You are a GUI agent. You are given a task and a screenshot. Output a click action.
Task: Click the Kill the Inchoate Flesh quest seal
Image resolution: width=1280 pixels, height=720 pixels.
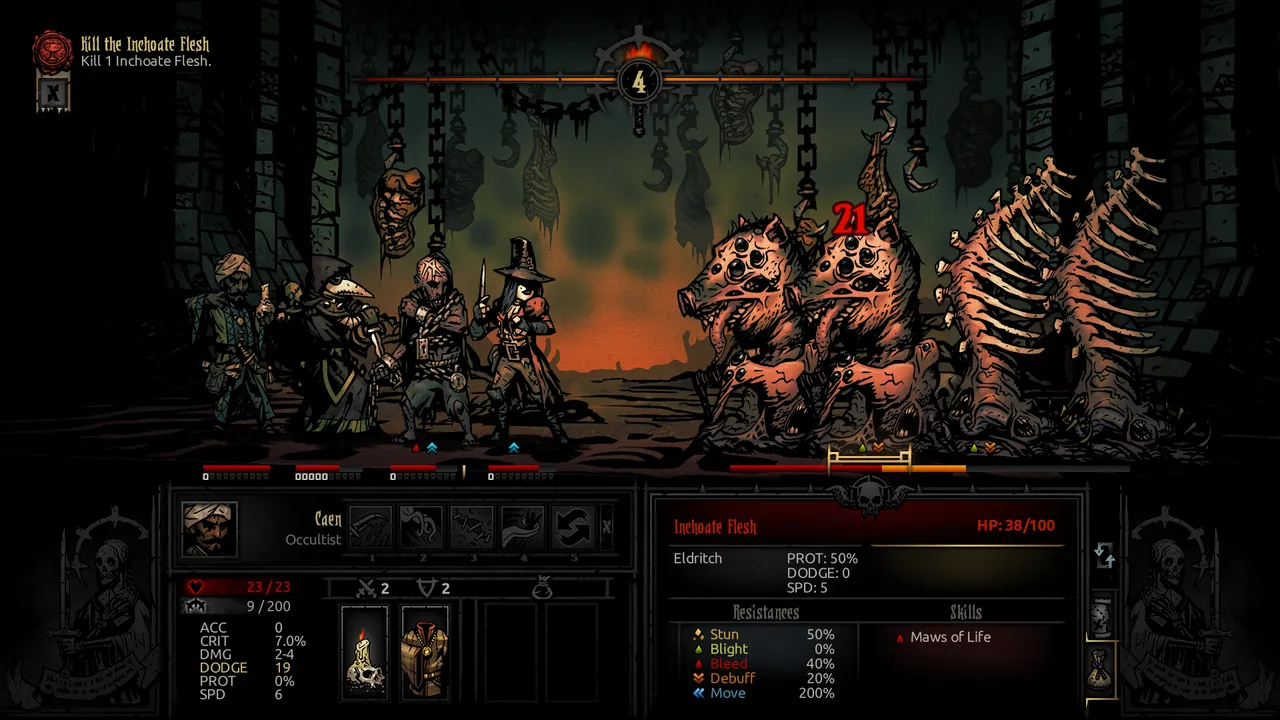pyautogui.click(x=53, y=51)
